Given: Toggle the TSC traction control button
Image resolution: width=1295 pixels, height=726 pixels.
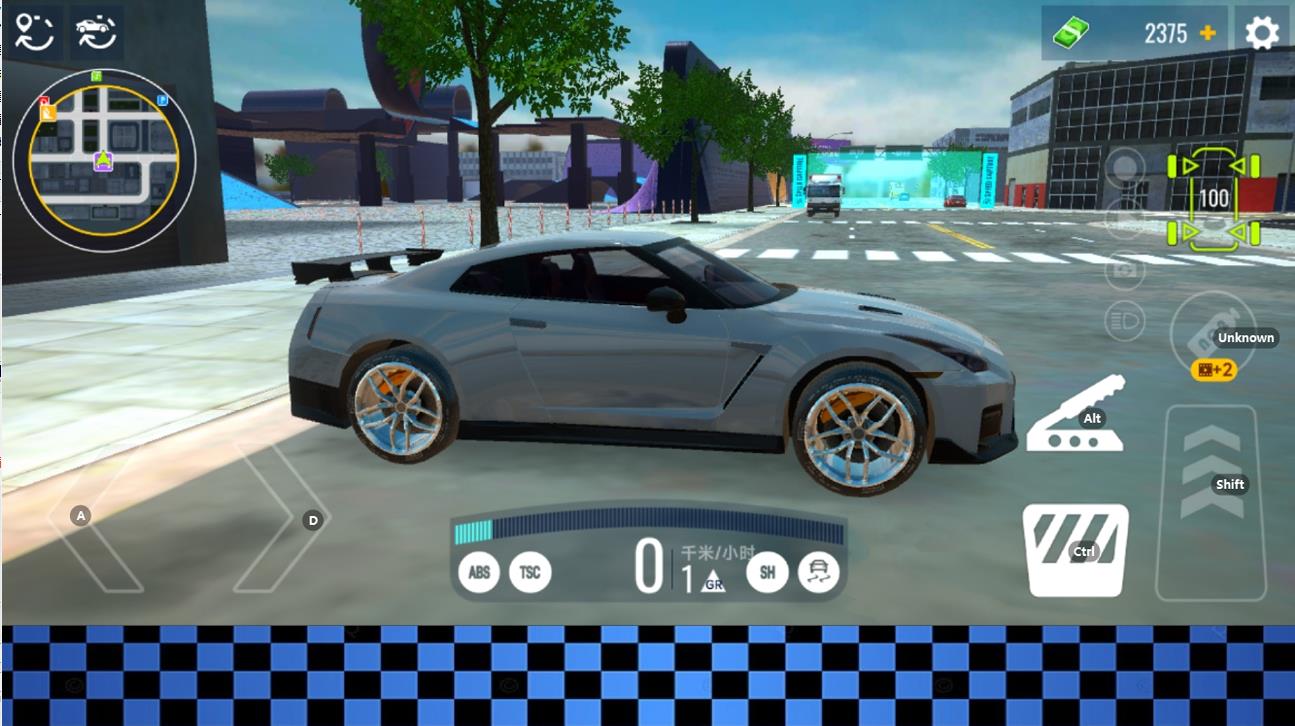Looking at the screenshot, I should (530, 572).
